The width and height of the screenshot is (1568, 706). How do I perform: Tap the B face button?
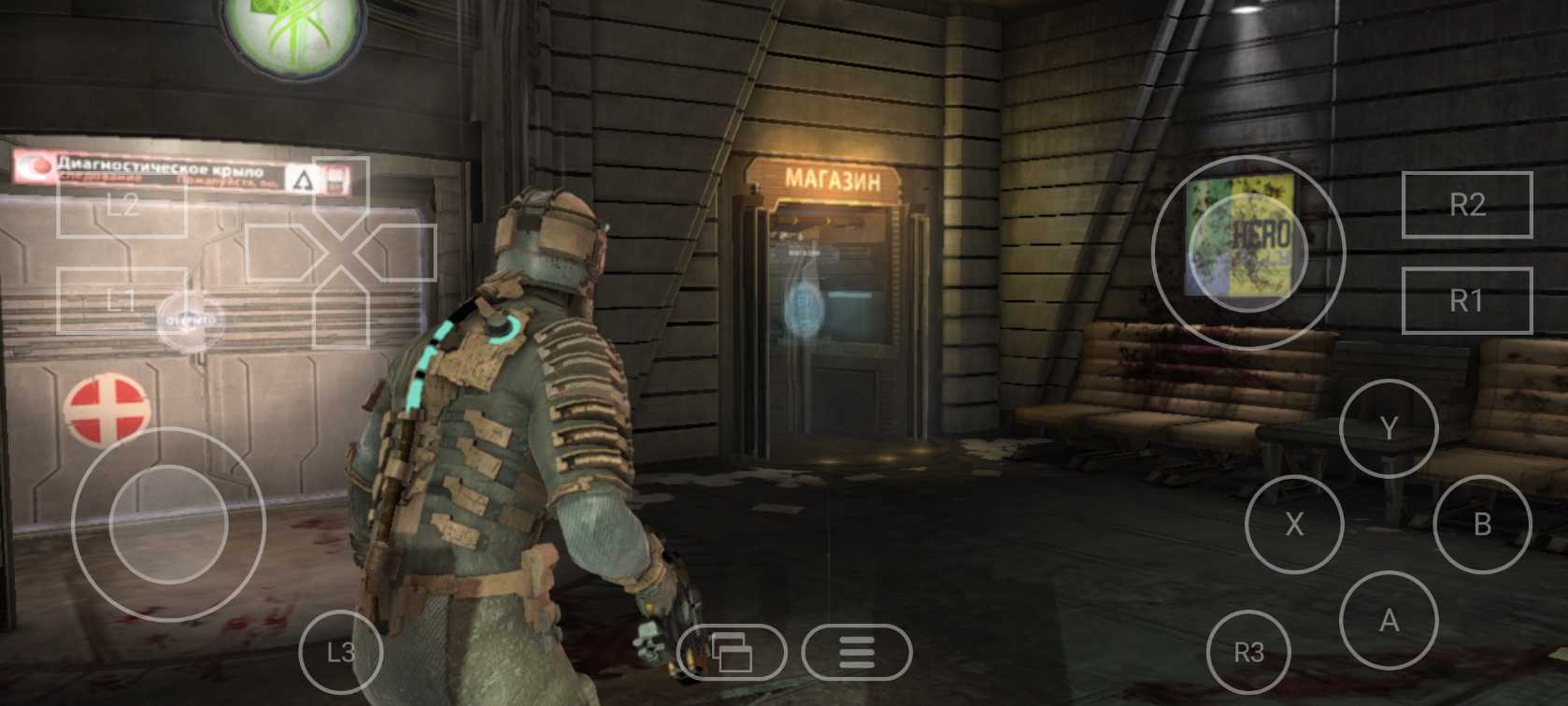(x=1481, y=524)
